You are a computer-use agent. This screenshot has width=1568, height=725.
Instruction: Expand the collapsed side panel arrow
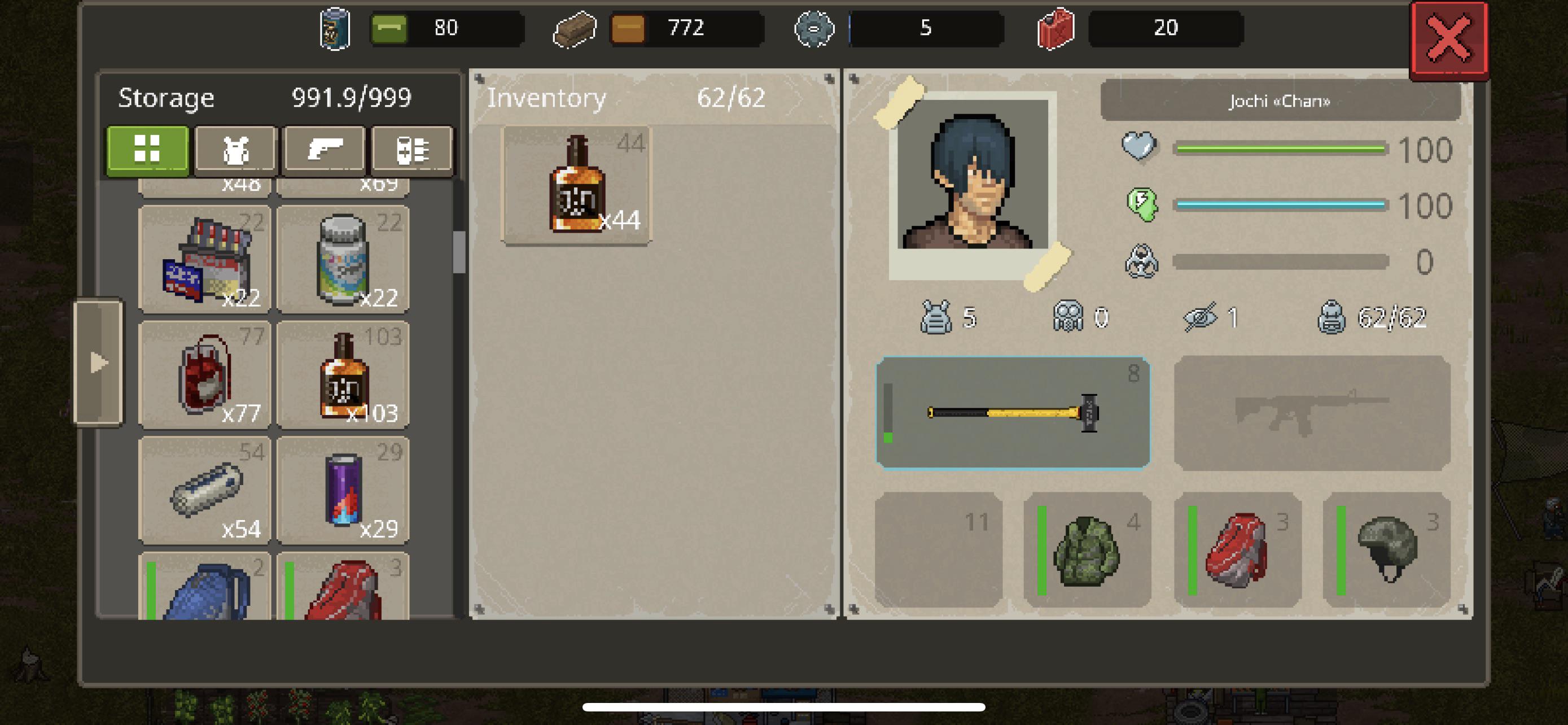tap(99, 361)
